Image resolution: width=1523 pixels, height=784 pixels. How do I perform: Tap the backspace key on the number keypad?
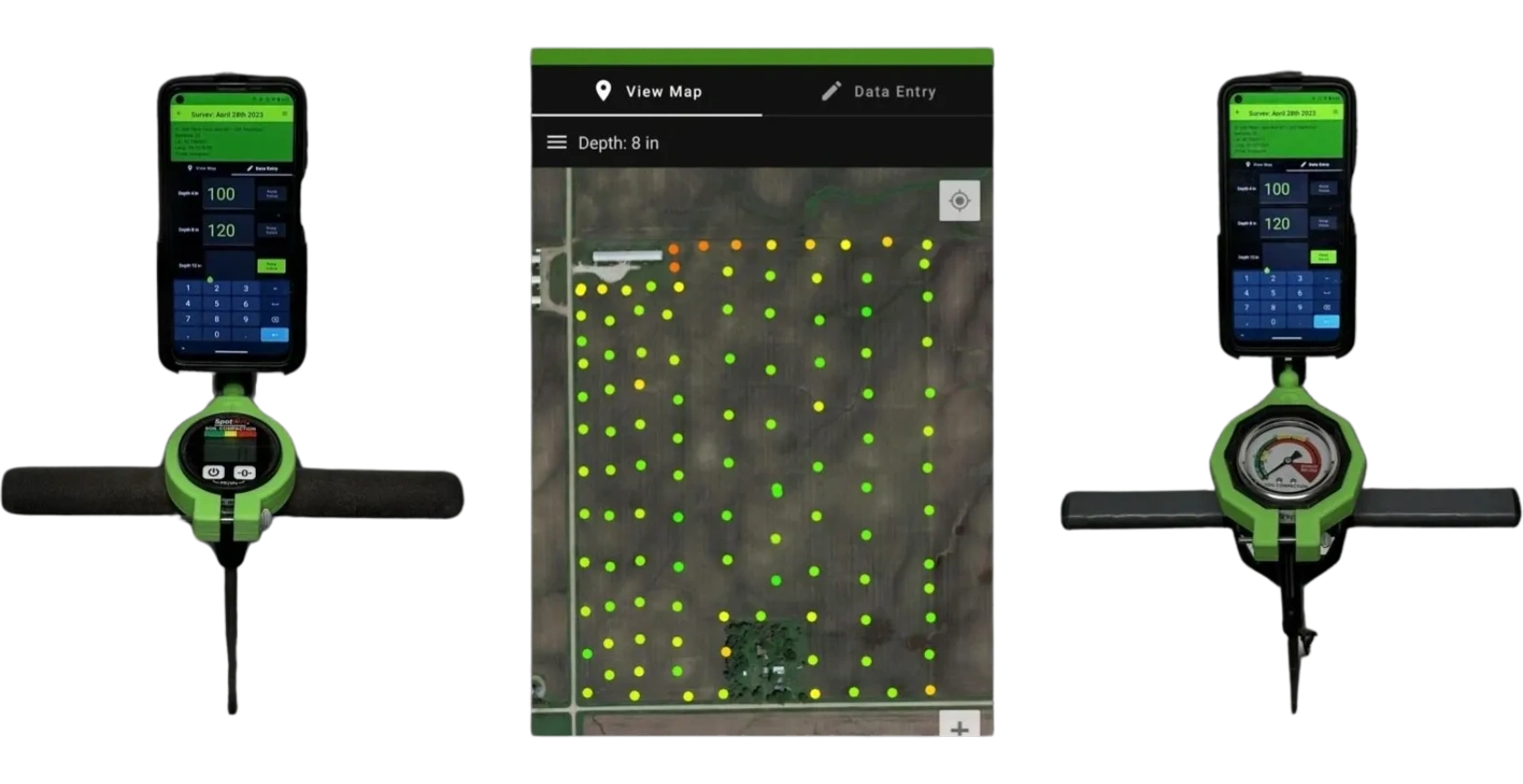pos(274,318)
